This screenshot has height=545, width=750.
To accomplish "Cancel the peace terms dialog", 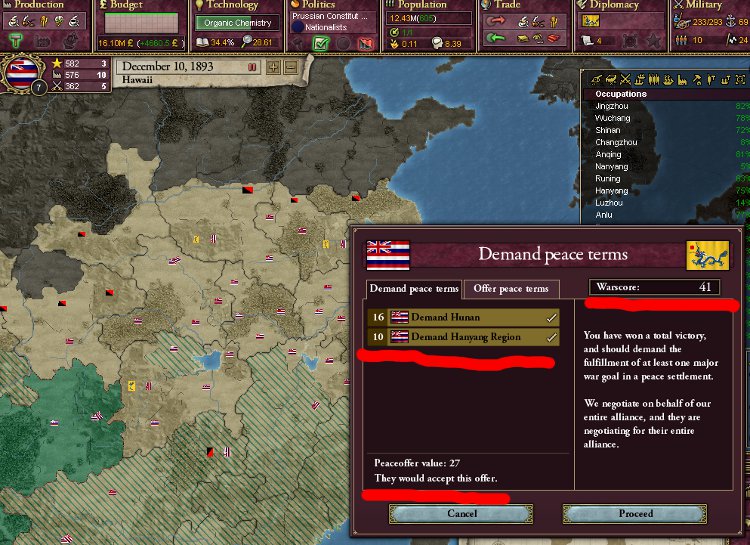I will (x=462, y=513).
